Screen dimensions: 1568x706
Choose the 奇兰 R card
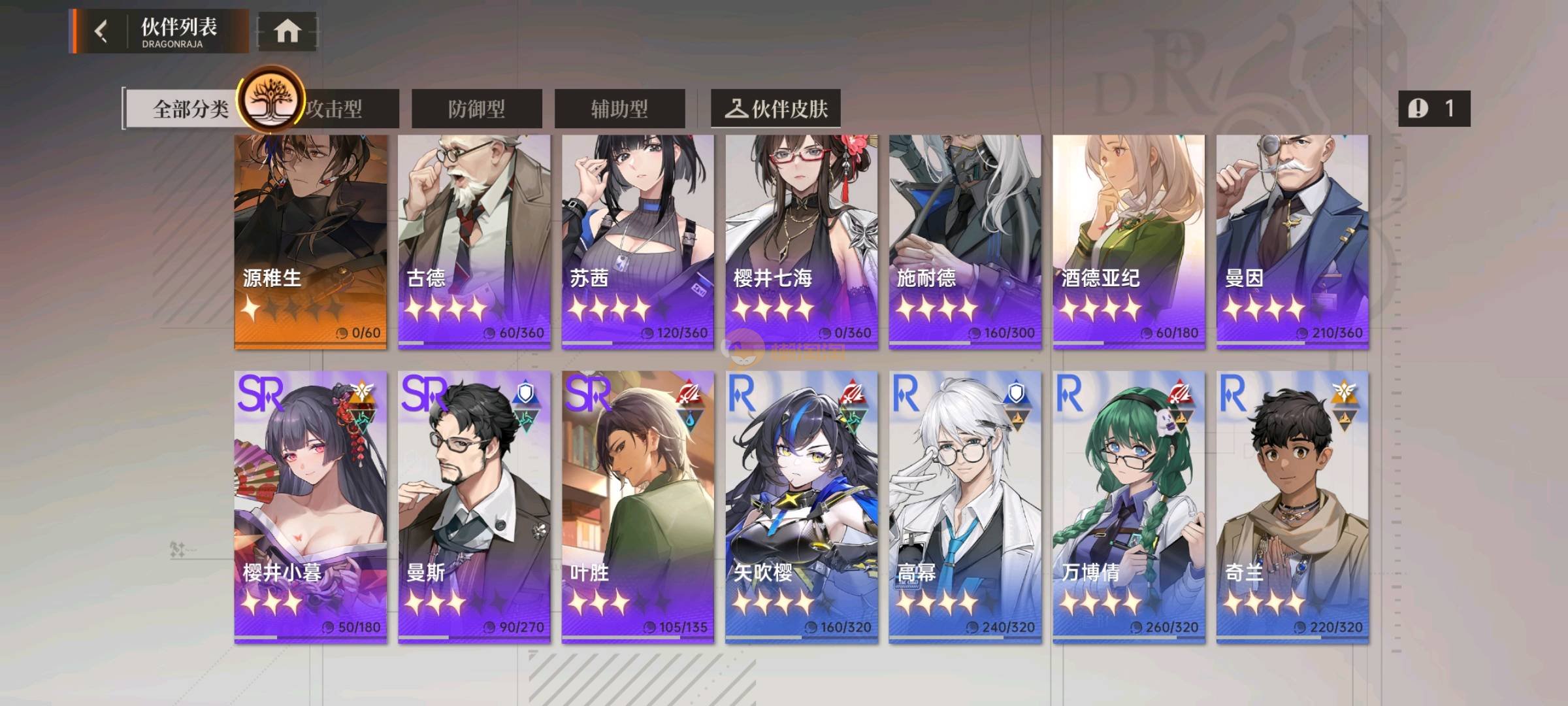pyautogui.click(x=1292, y=507)
